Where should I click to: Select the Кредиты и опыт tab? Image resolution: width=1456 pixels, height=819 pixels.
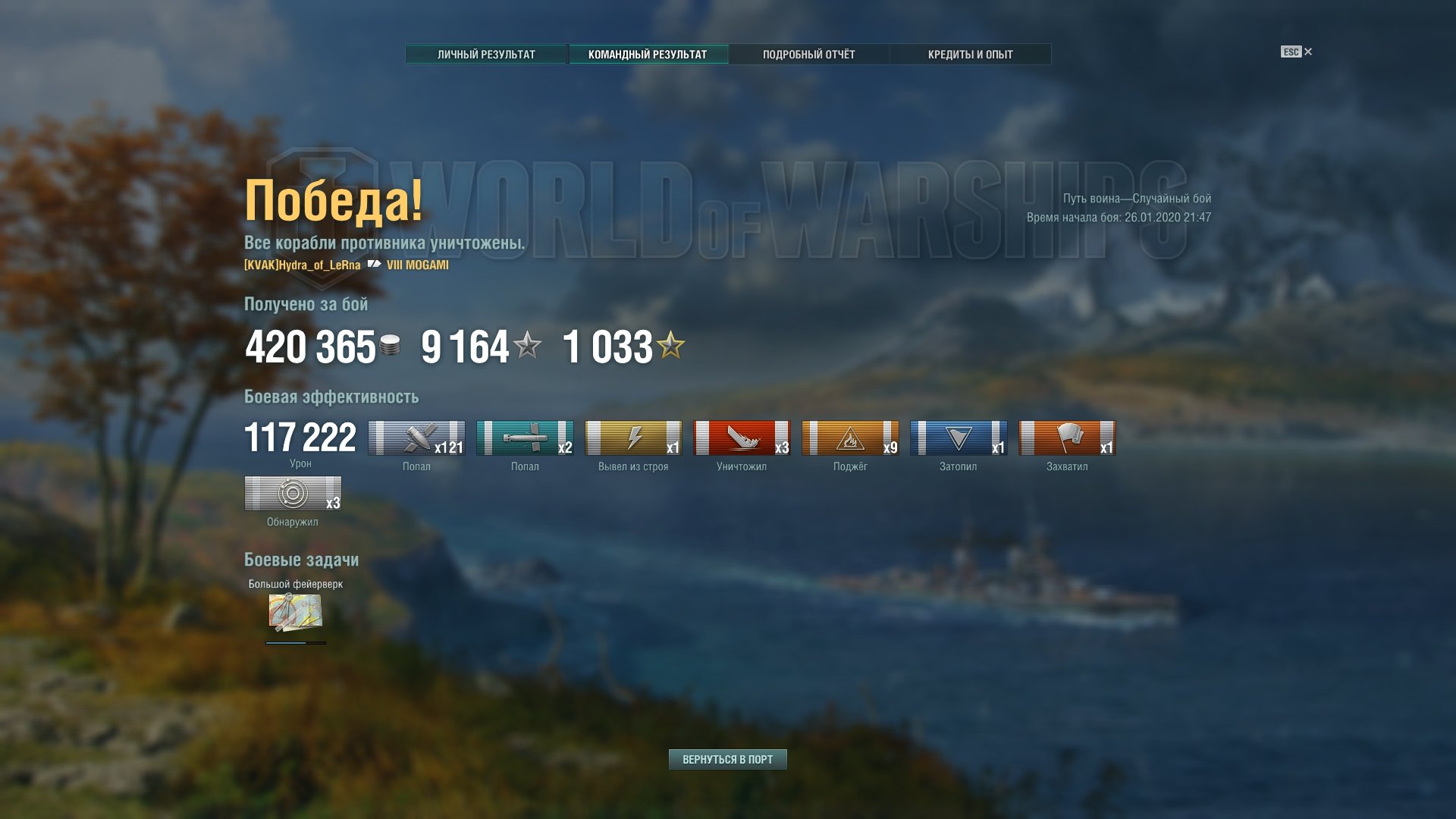(970, 55)
